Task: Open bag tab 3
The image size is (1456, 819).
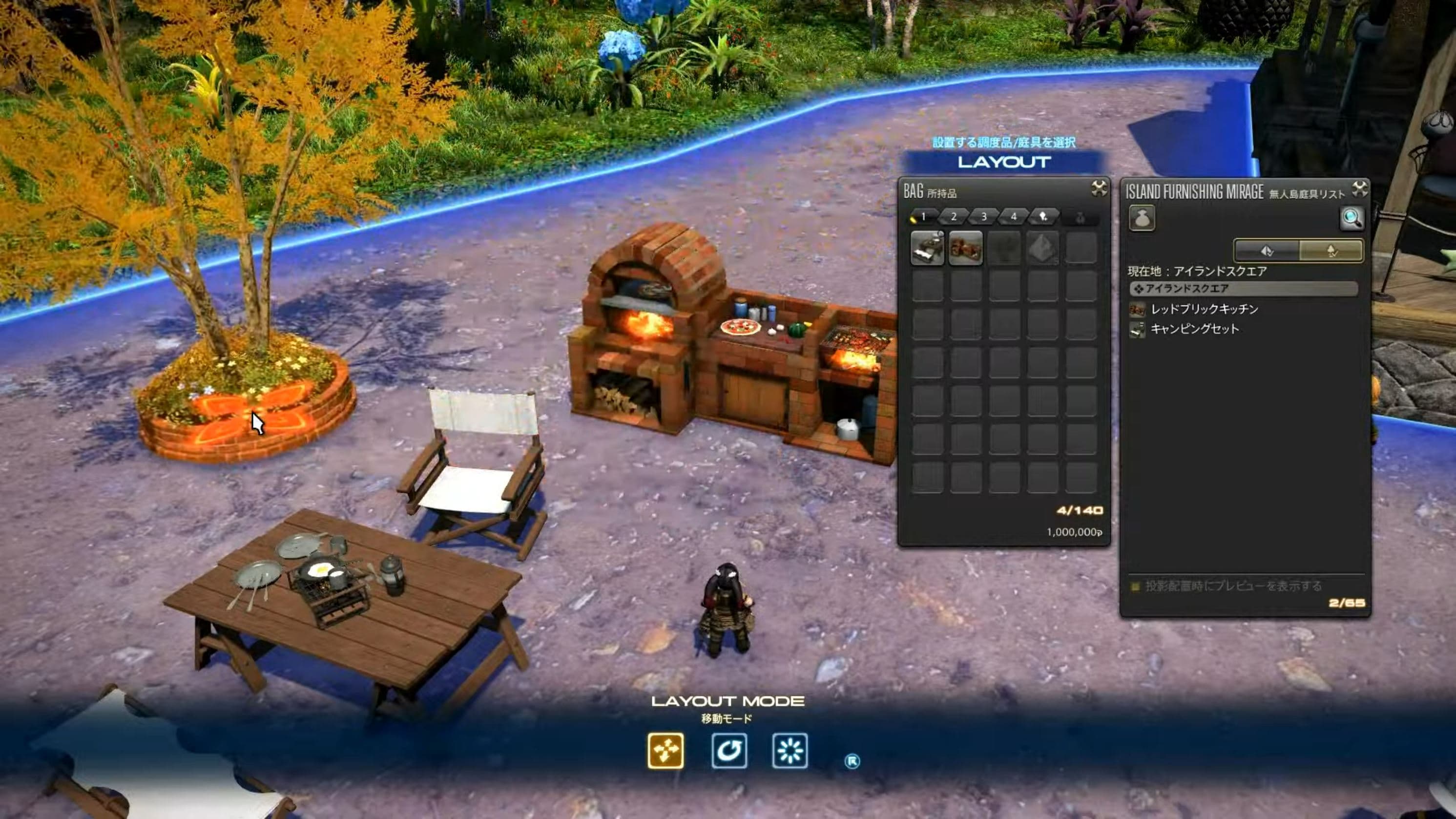Action: coord(983,216)
